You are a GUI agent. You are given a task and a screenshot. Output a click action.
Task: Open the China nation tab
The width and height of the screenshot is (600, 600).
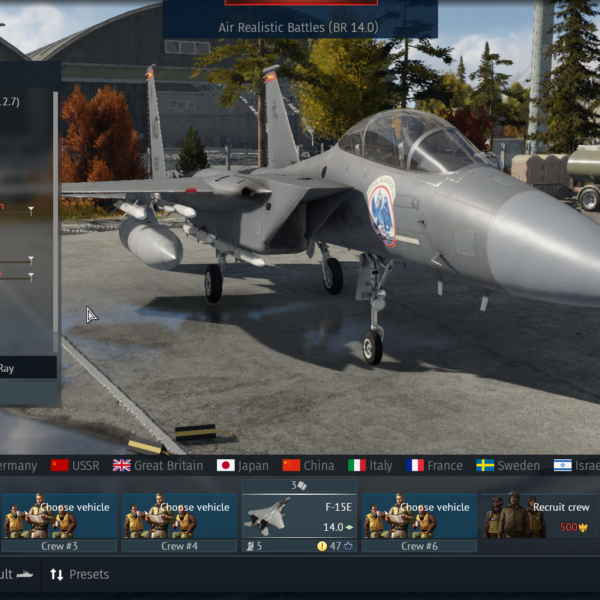click(308, 465)
